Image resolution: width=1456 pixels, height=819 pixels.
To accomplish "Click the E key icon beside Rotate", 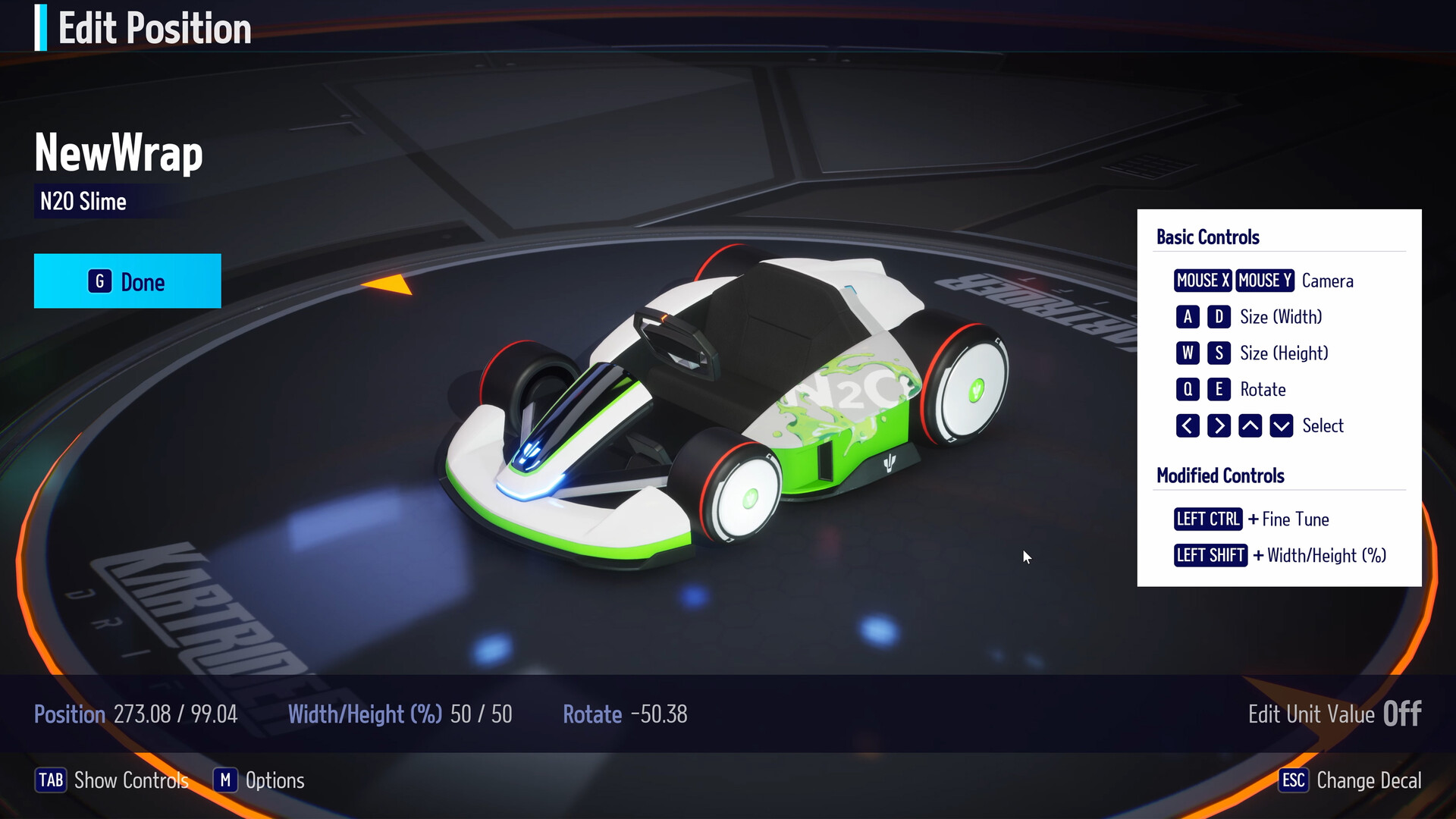I will tap(1220, 389).
